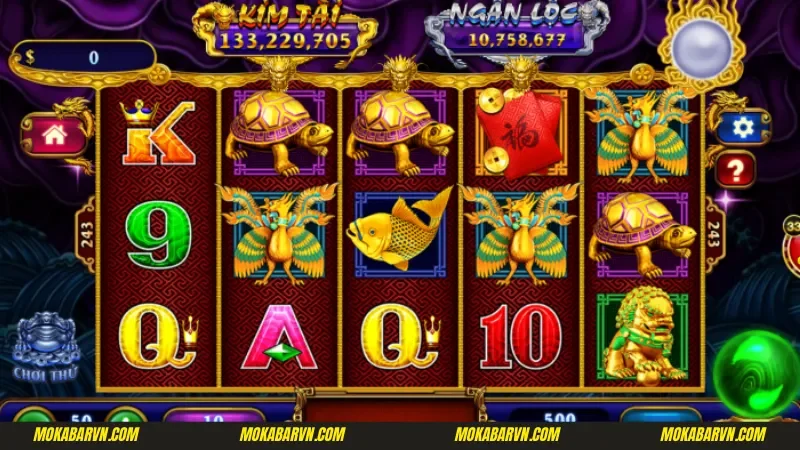Go to the home lobby

pyautogui.click(x=57, y=136)
